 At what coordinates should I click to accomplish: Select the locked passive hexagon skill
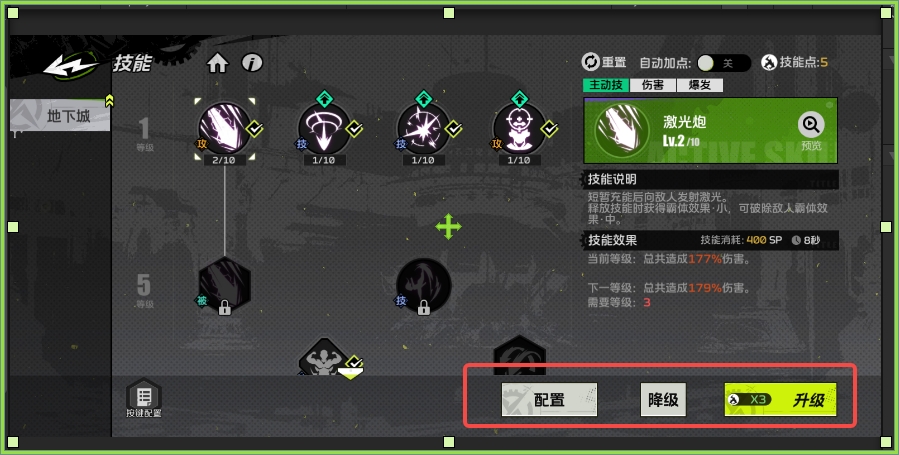click(224, 283)
